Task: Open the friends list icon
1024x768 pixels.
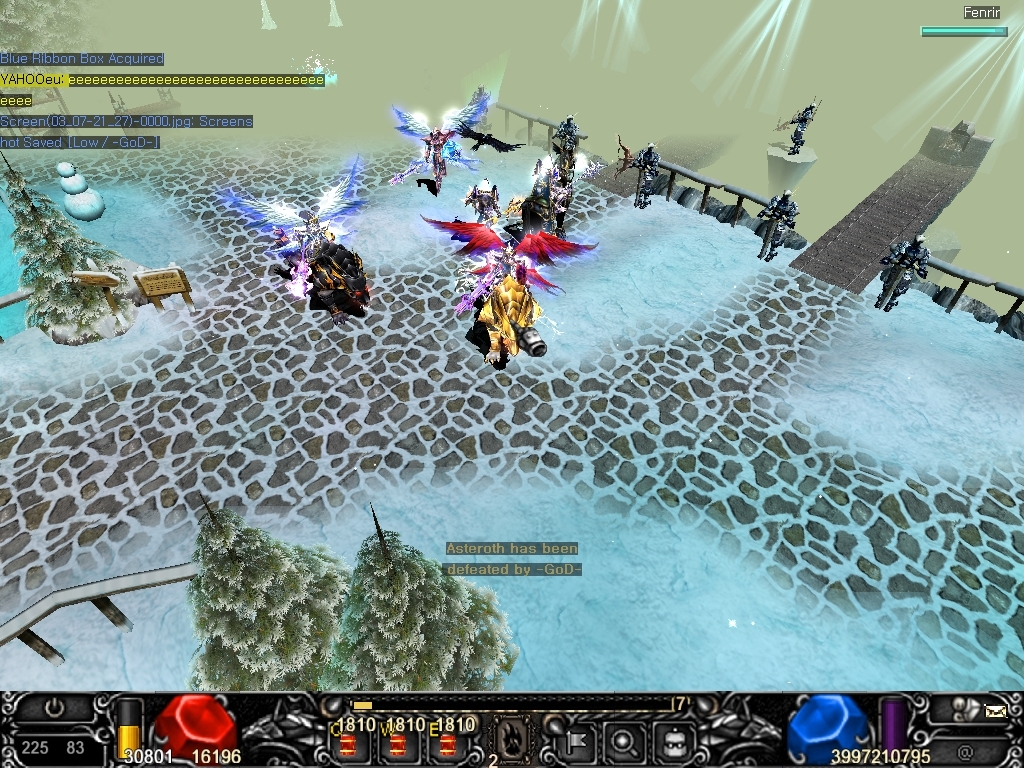Action: pyautogui.click(x=966, y=708)
